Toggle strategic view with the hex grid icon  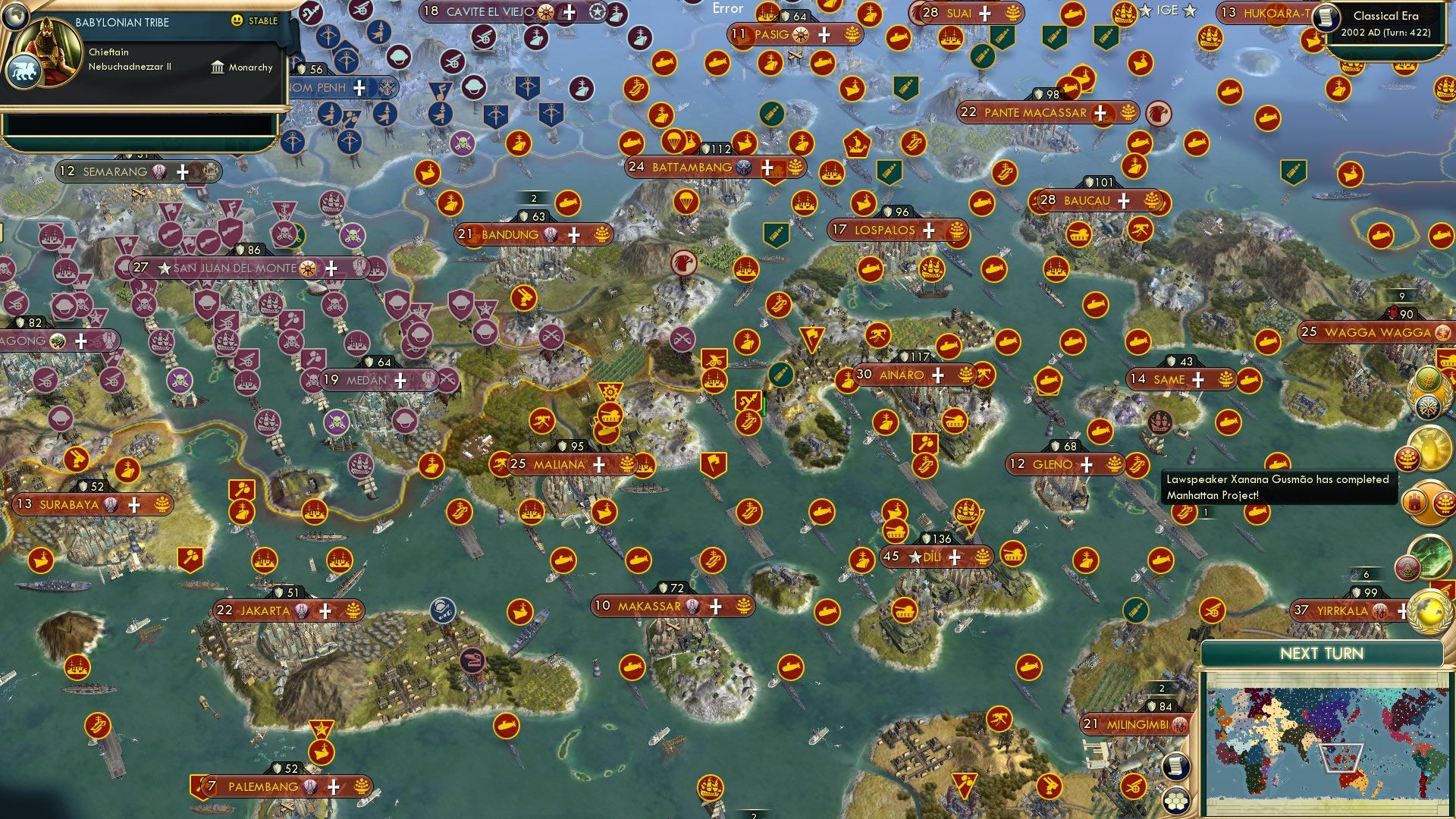point(1176,802)
